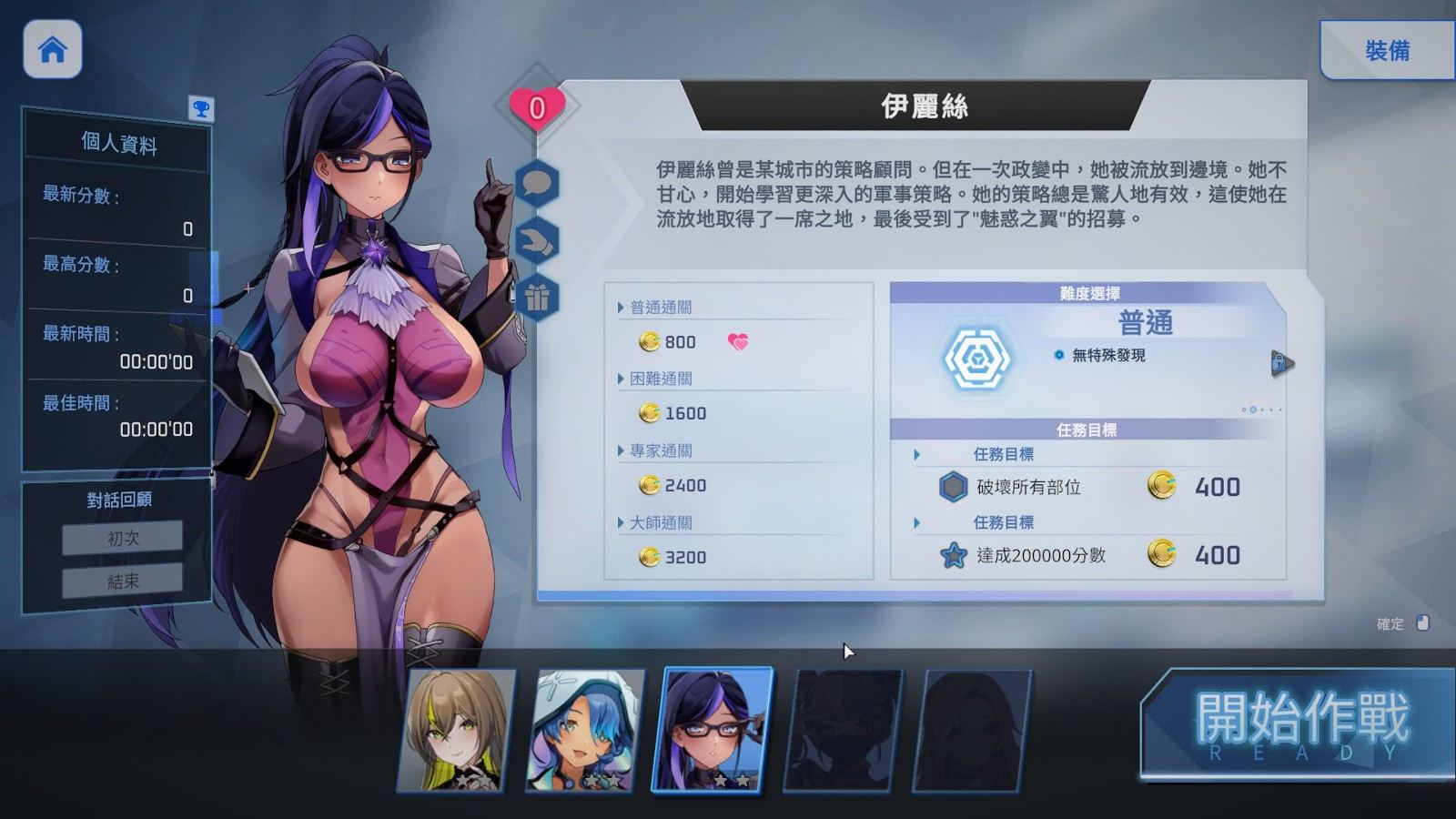Screen dimensions: 1456x819
Task: Open the 裝備 equipment screen
Action: (1387, 50)
